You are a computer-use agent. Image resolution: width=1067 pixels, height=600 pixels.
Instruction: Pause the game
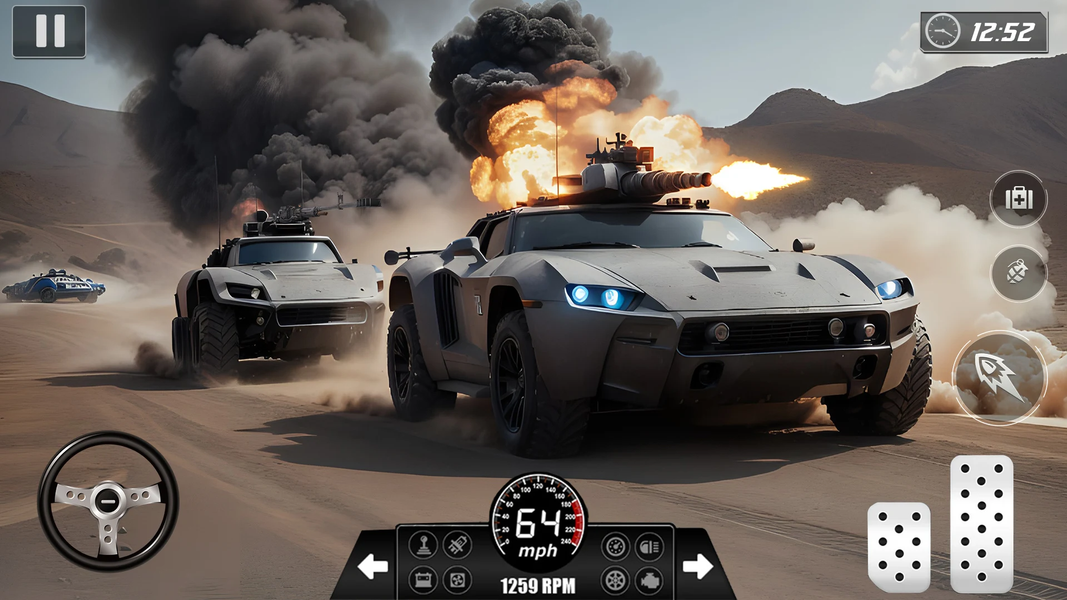(x=48, y=31)
